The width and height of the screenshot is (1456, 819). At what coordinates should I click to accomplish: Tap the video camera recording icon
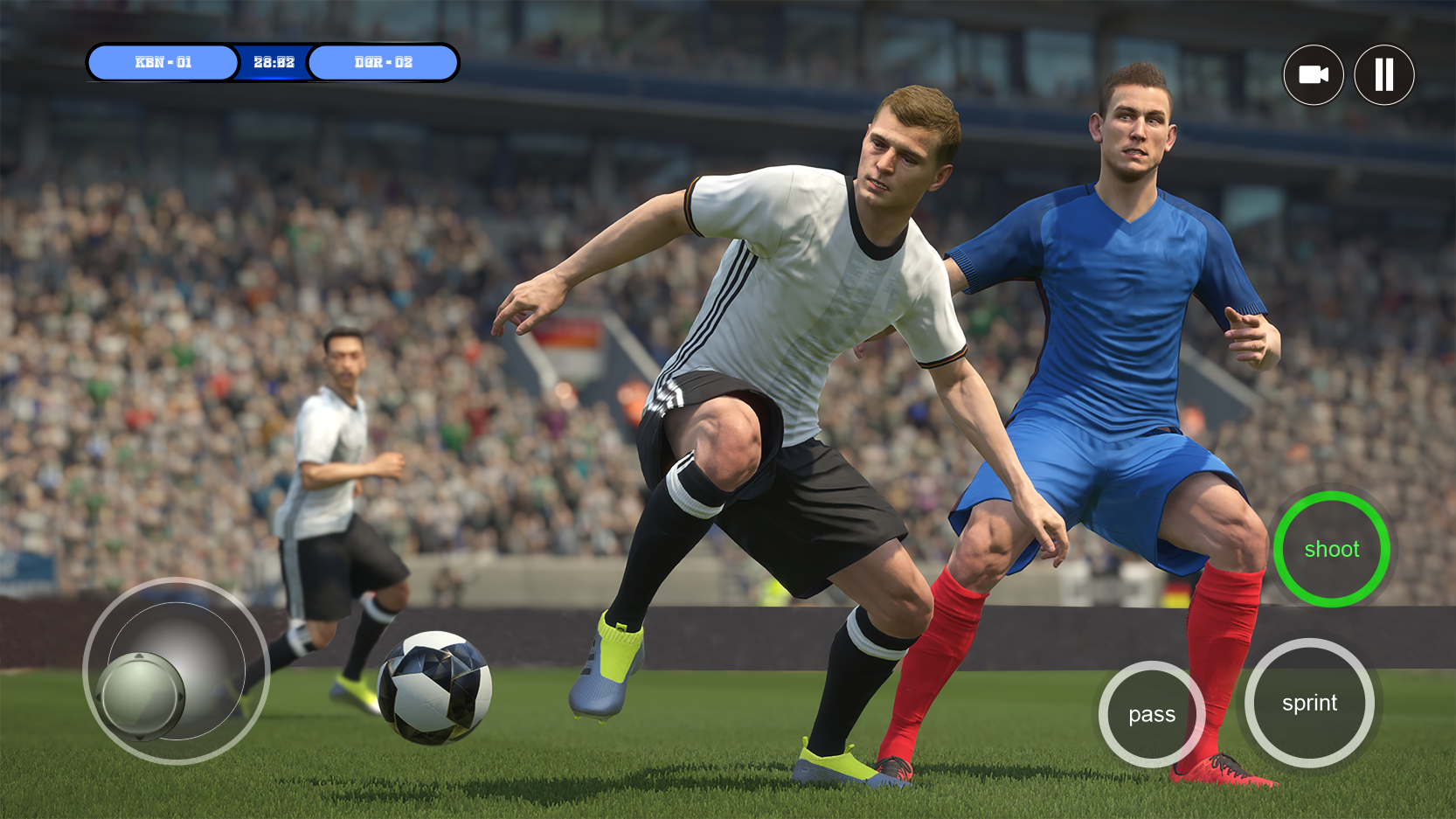(1314, 75)
